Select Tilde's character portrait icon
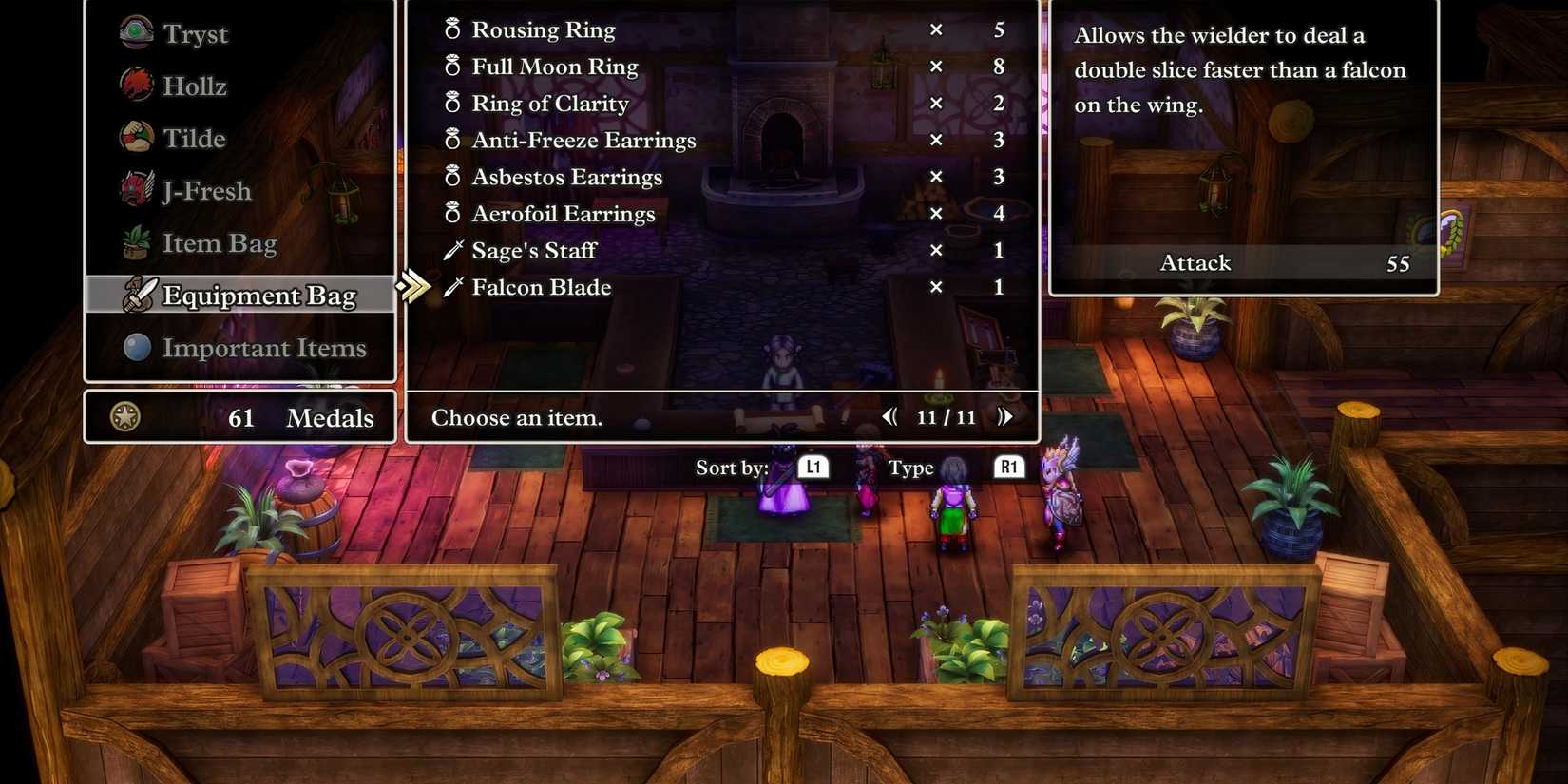The width and height of the screenshot is (1568, 784). coord(134,137)
